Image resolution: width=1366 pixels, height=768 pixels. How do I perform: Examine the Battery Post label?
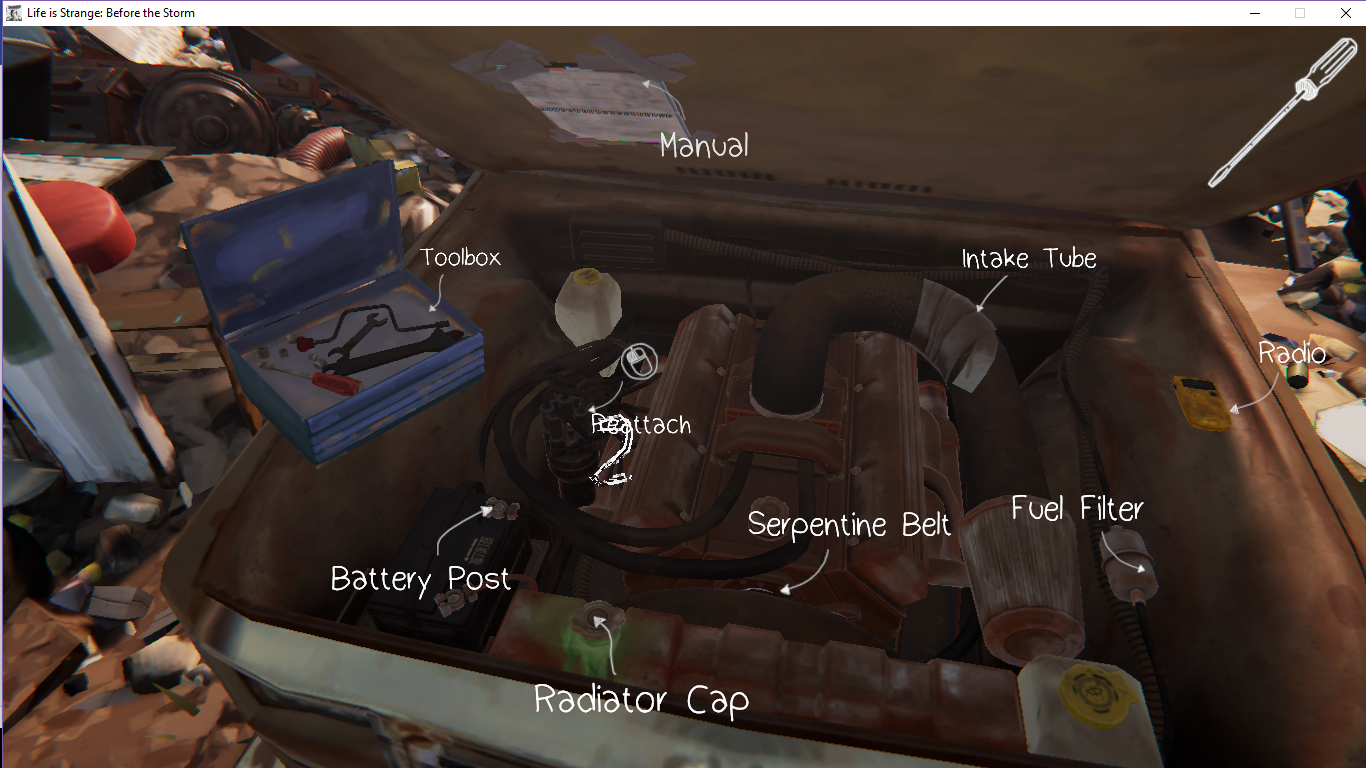click(x=420, y=579)
